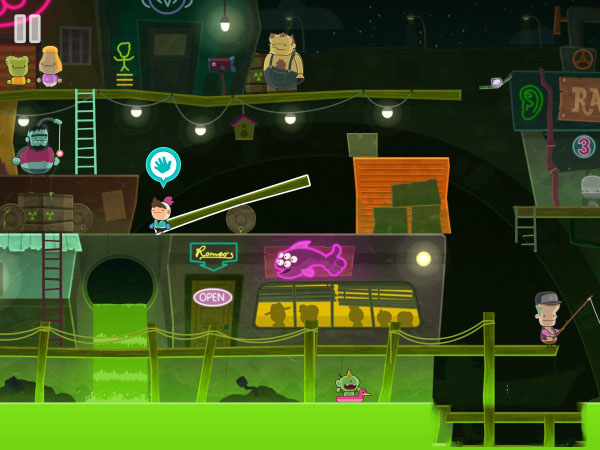This screenshot has height=450, width=600.
Task: Tap the teal hand interaction bubble
Action: [163, 164]
